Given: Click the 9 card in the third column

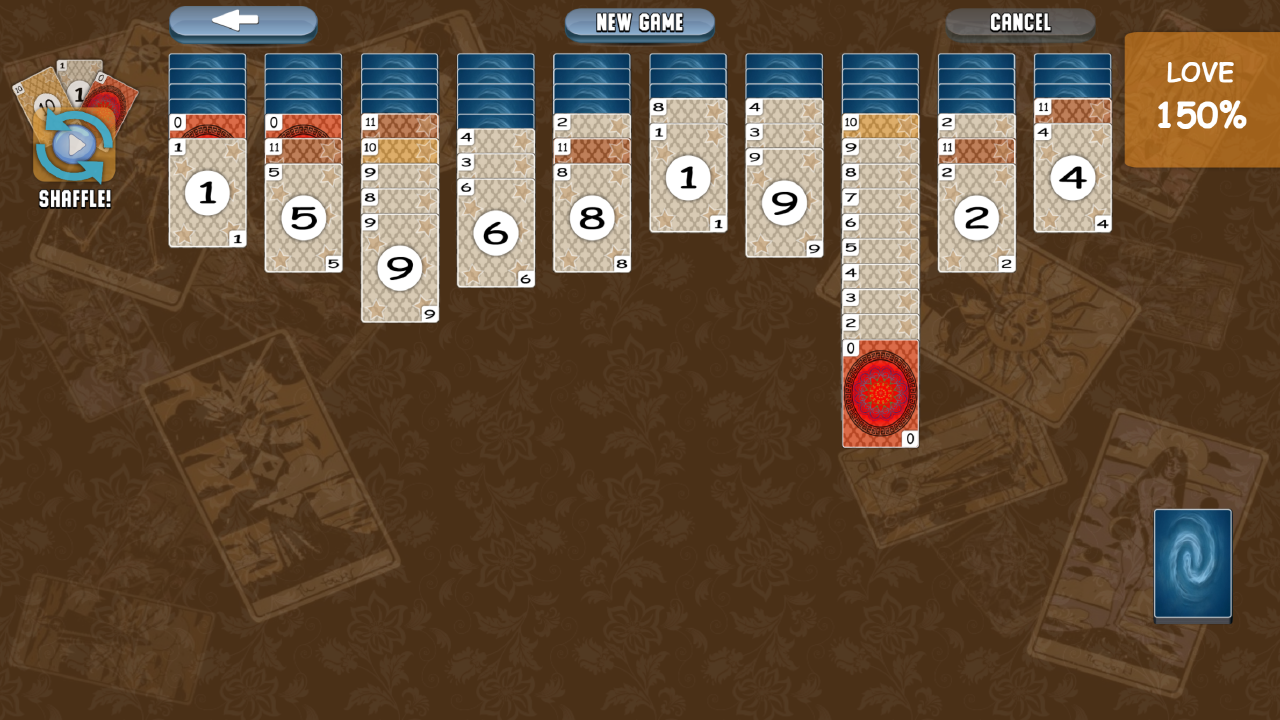Looking at the screenshot, I should click(399, 268).
